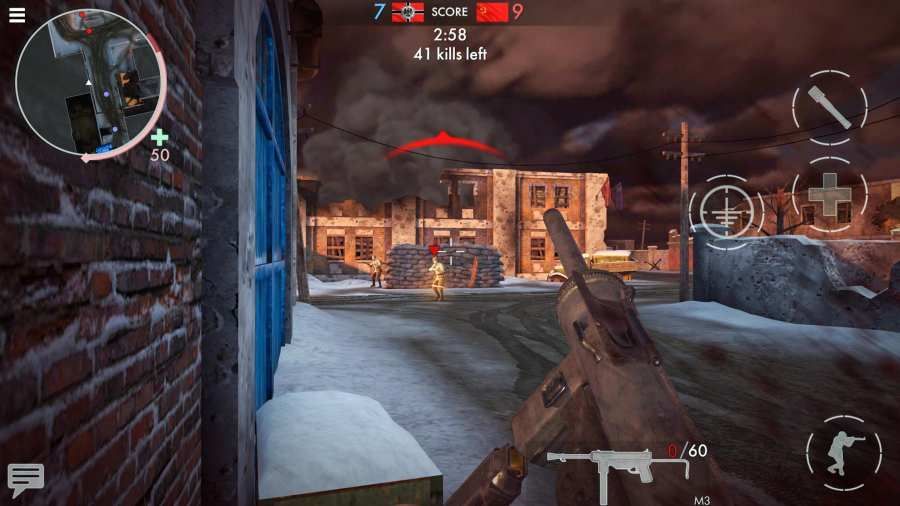Use the medkit heal button

(829, 195)
